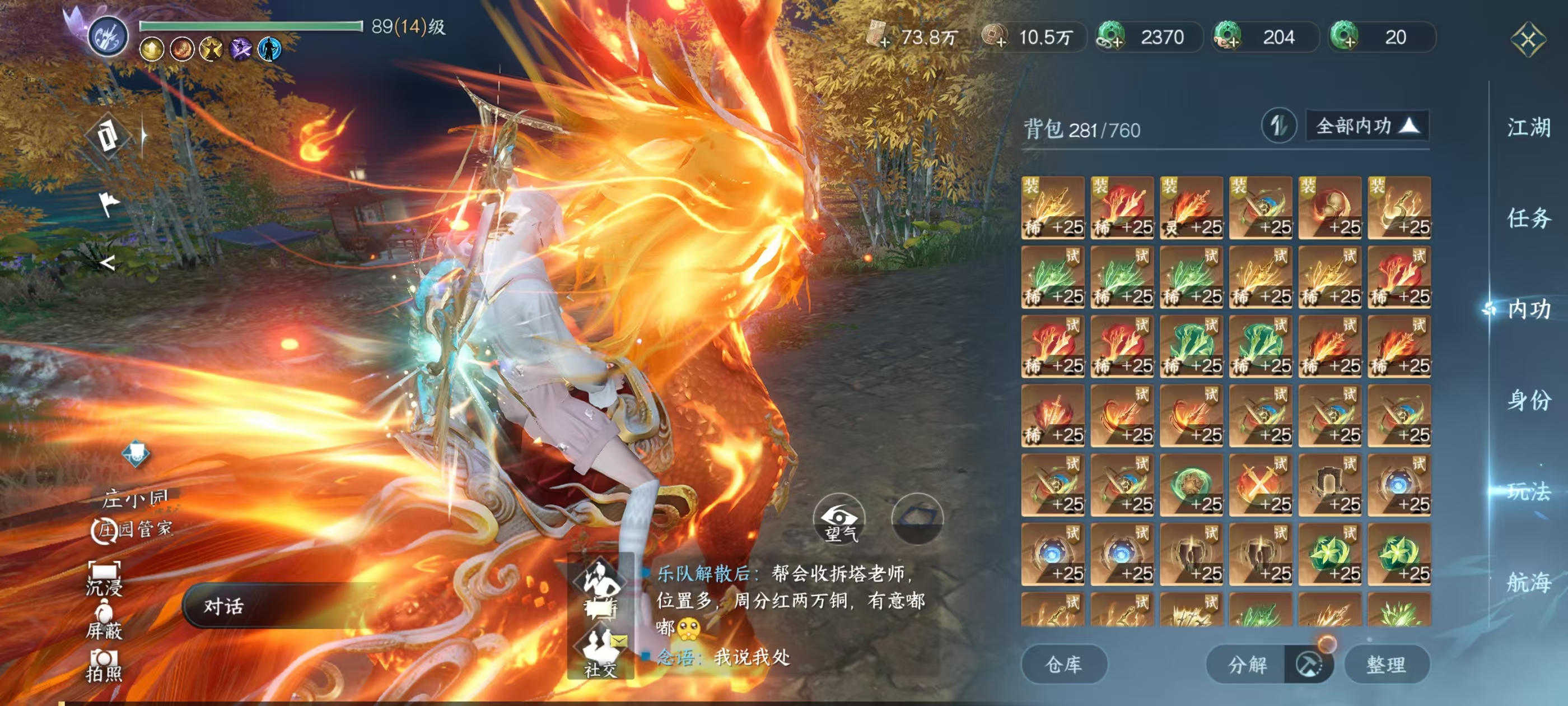Close the backpack panel
Image resolution: width=1568 pixels, height=706 pixels.
[x=1527, y=40]
